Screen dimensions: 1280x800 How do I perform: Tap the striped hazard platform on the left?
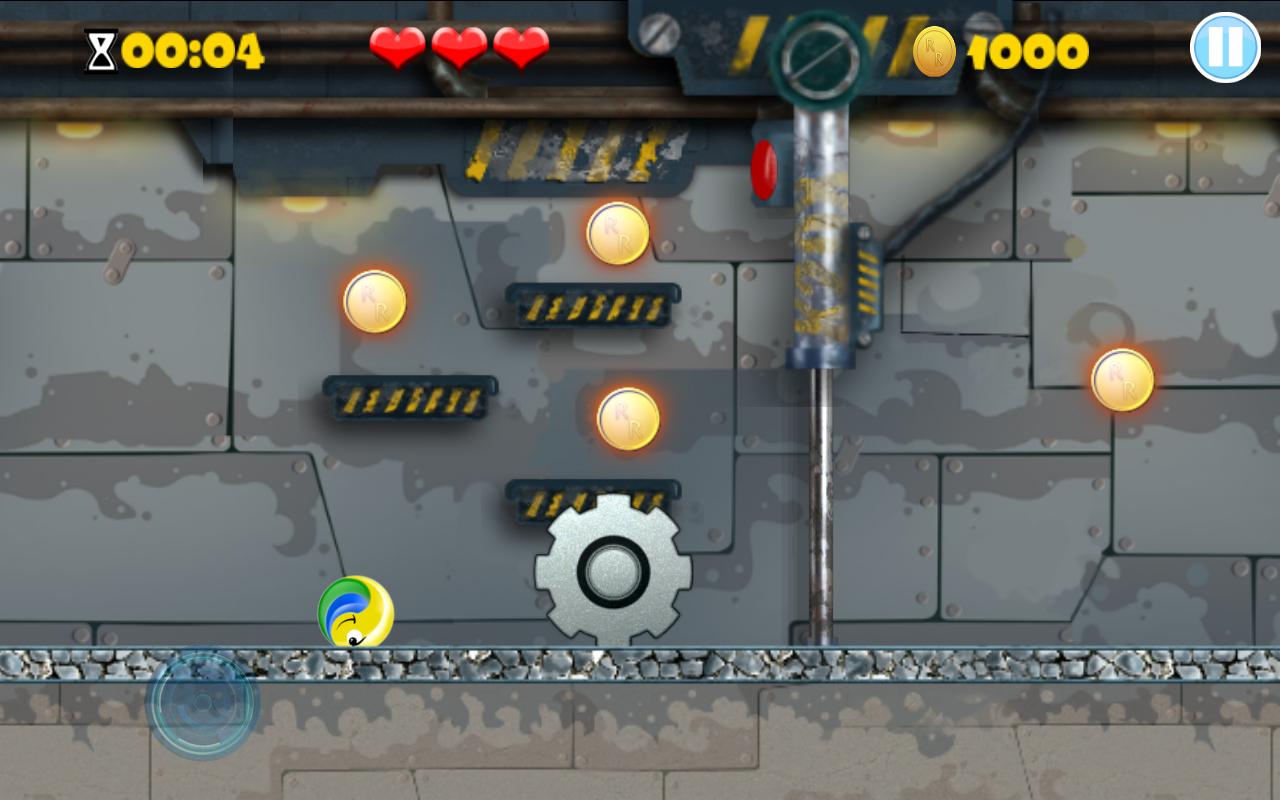(408, 397)
